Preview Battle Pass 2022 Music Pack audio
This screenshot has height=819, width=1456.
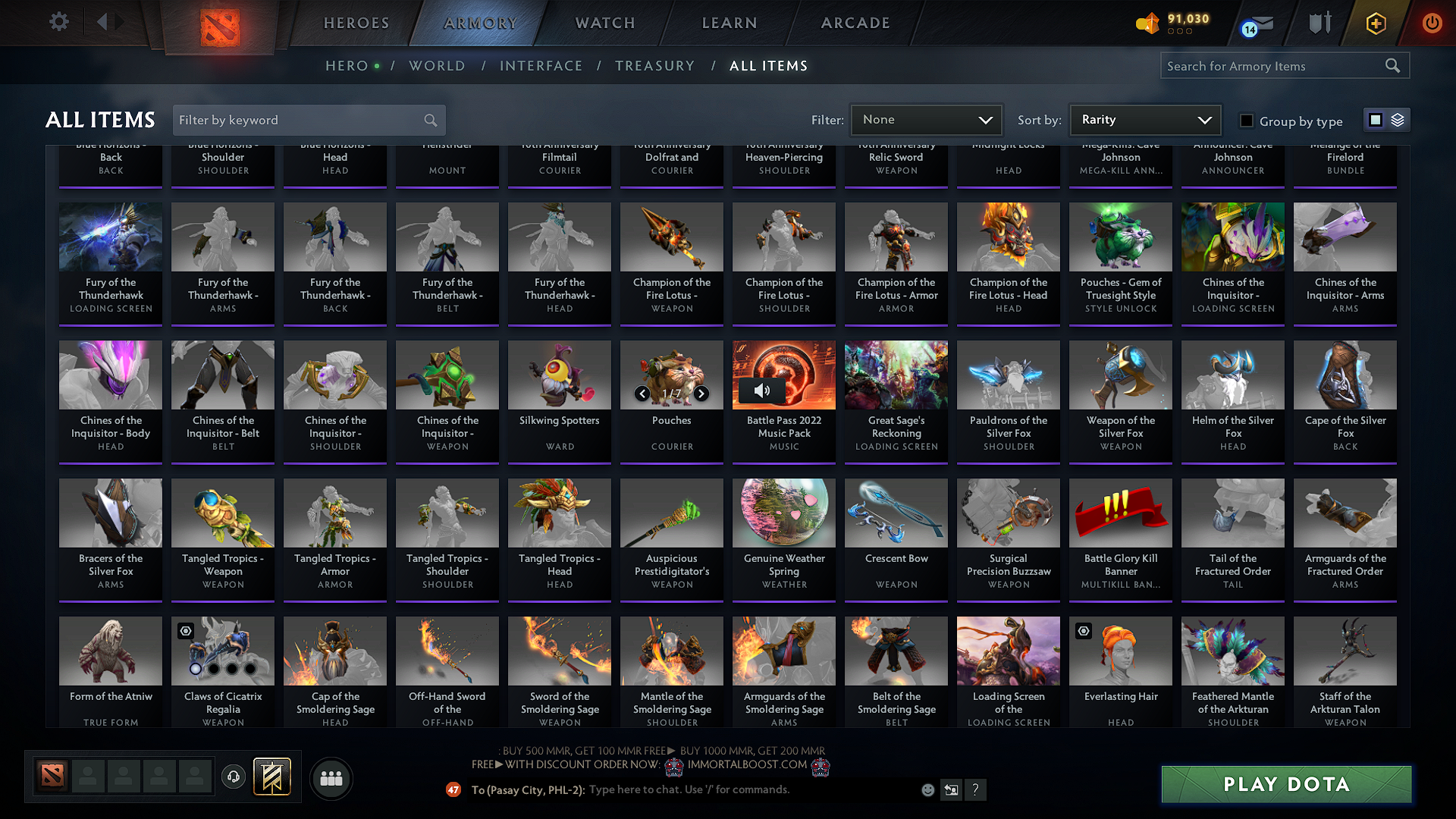(762, 391)
